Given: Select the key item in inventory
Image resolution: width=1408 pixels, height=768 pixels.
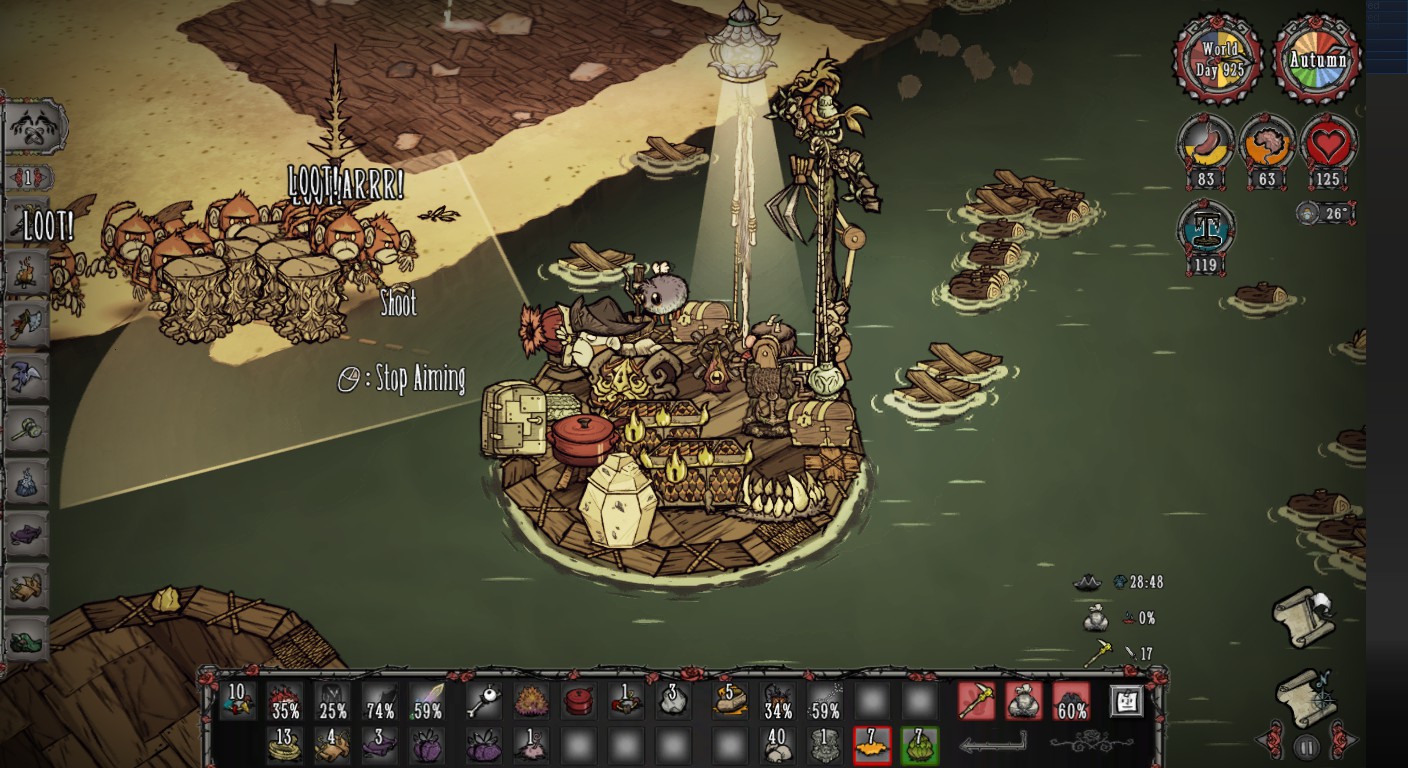Looking at the screenshot, I should [482, 701].
